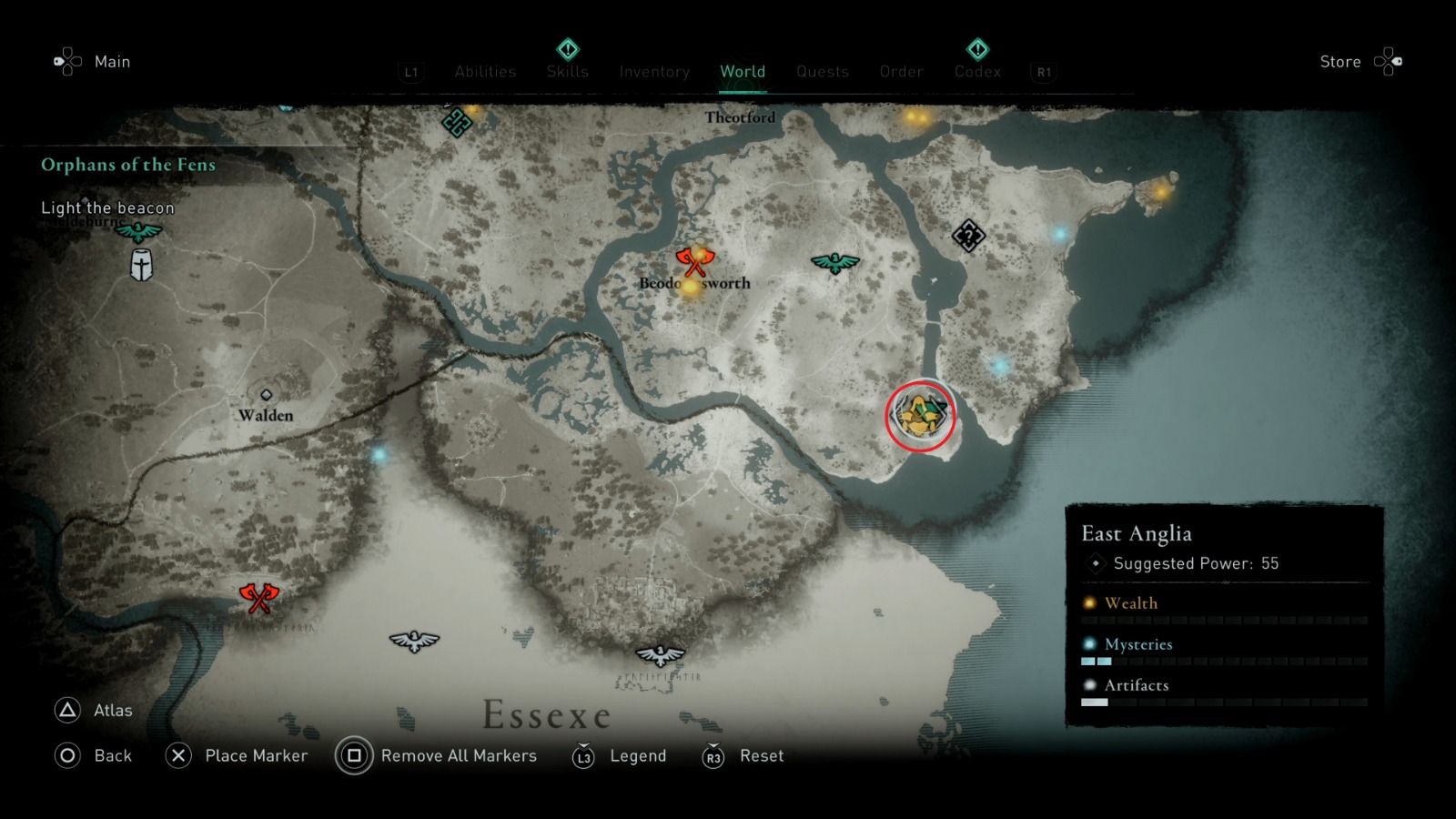Switch to the Inventory tab
Image resolution: width=1456 pixels, height=819 pixels.
[x=654, y=71]
